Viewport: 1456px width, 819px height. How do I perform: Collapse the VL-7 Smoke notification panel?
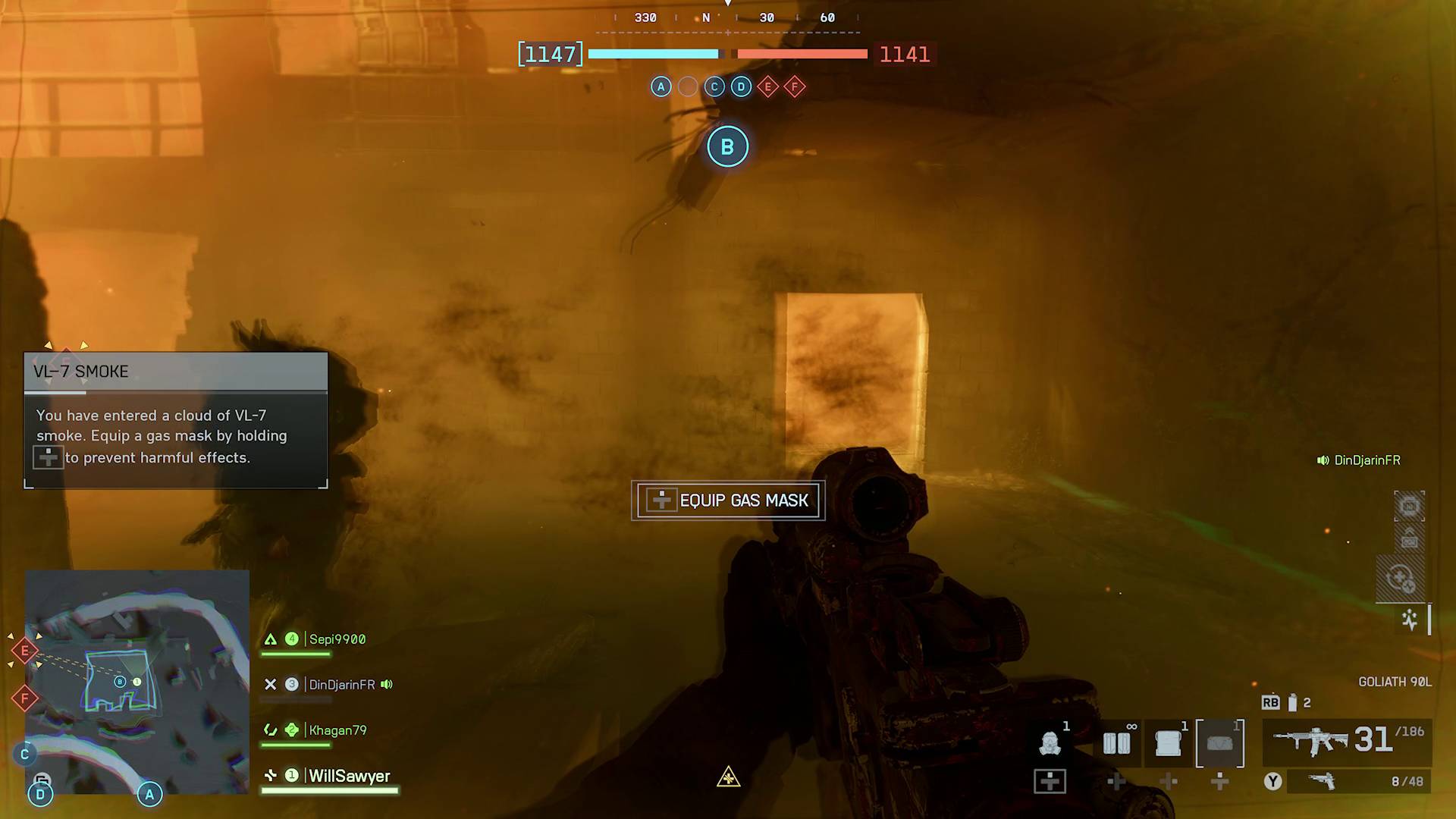click(x=175, y=372)
